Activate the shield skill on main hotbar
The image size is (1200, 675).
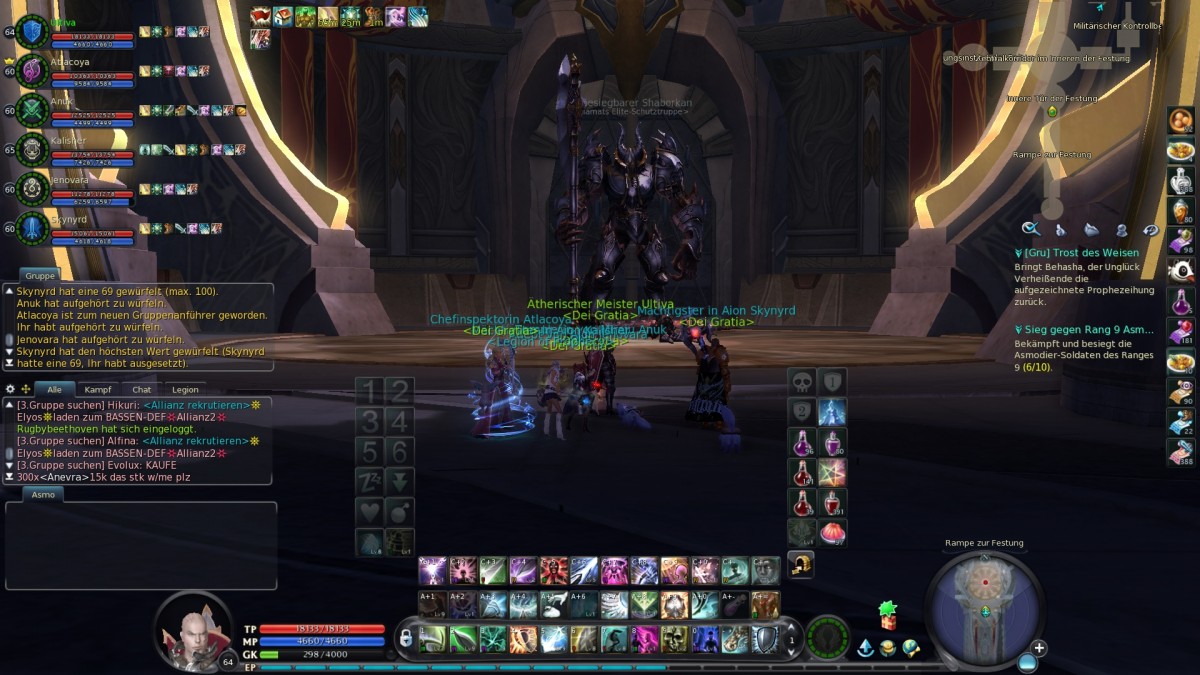point(764,639)
